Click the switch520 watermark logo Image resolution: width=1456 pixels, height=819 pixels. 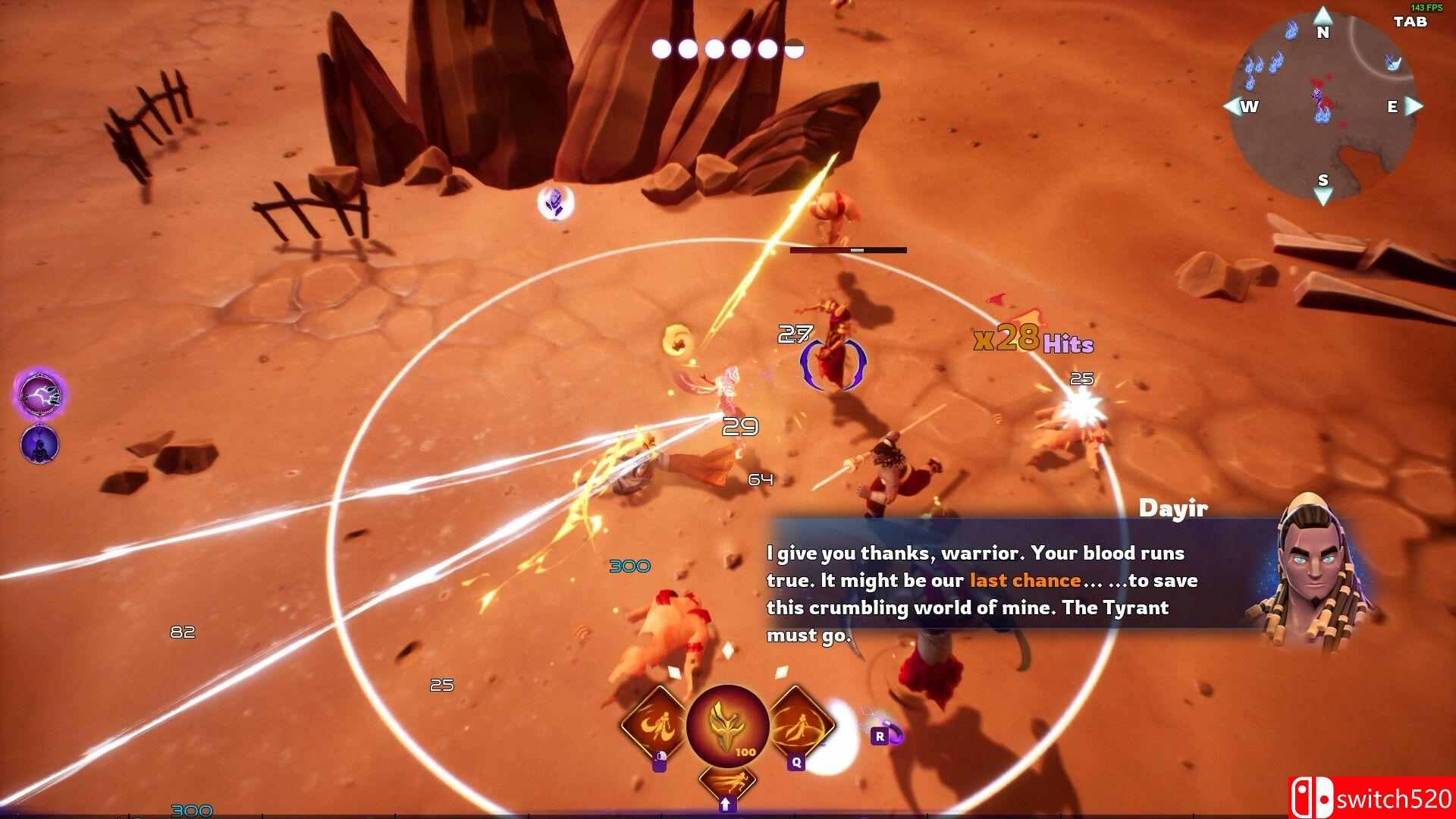[x=1373, y=798]
